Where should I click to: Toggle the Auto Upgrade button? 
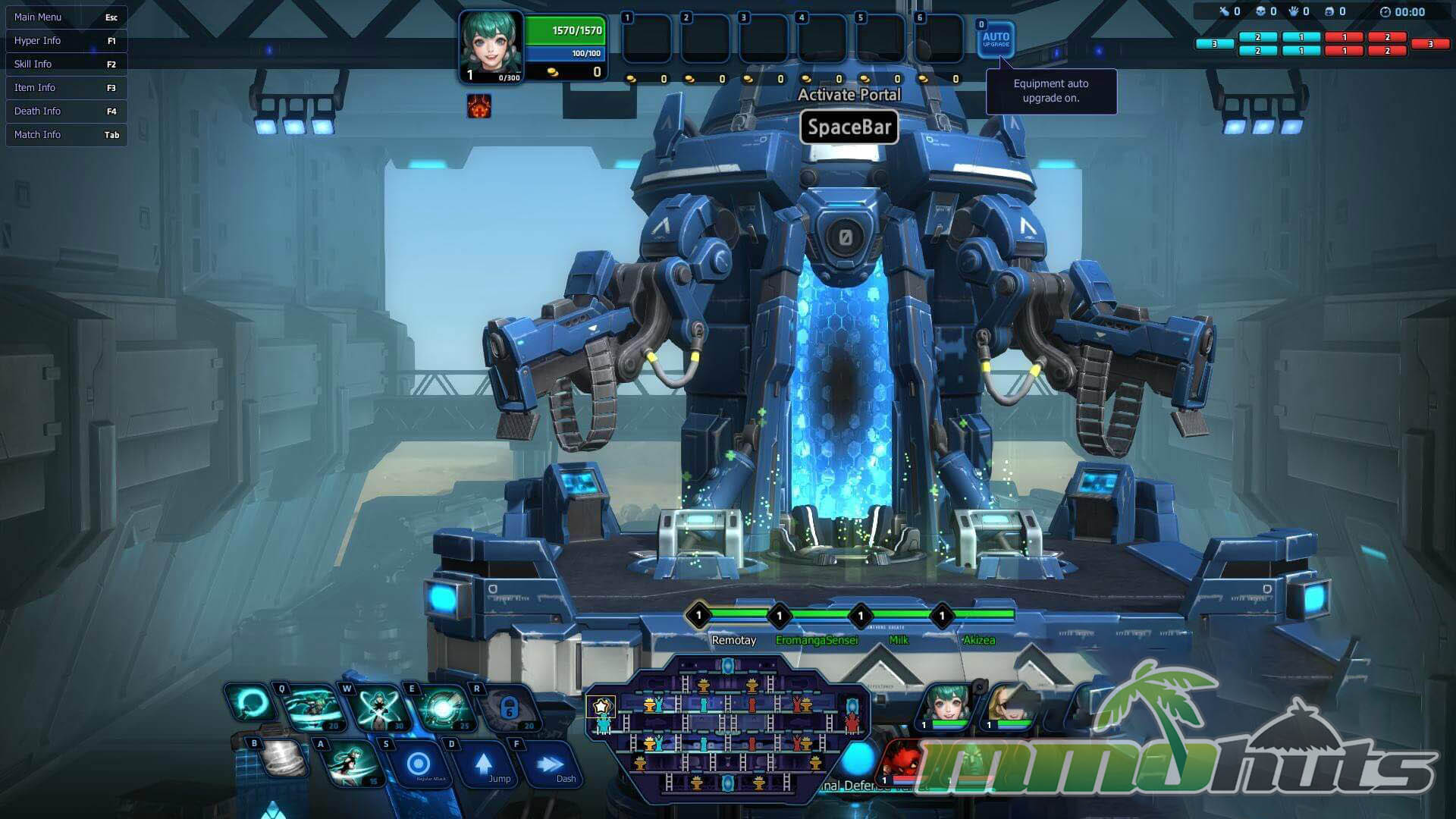pyautogui.click(x=996, y=39)
